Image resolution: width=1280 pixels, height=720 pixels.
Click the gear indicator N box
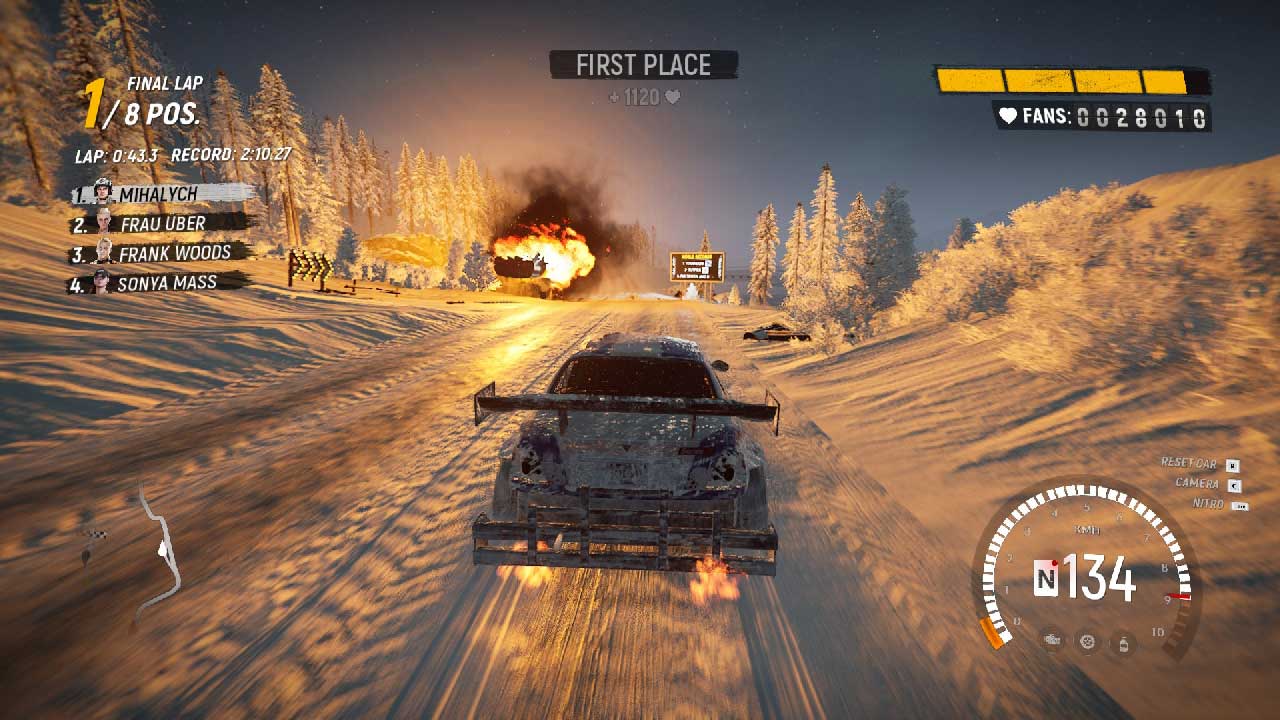click(1046, 578)
